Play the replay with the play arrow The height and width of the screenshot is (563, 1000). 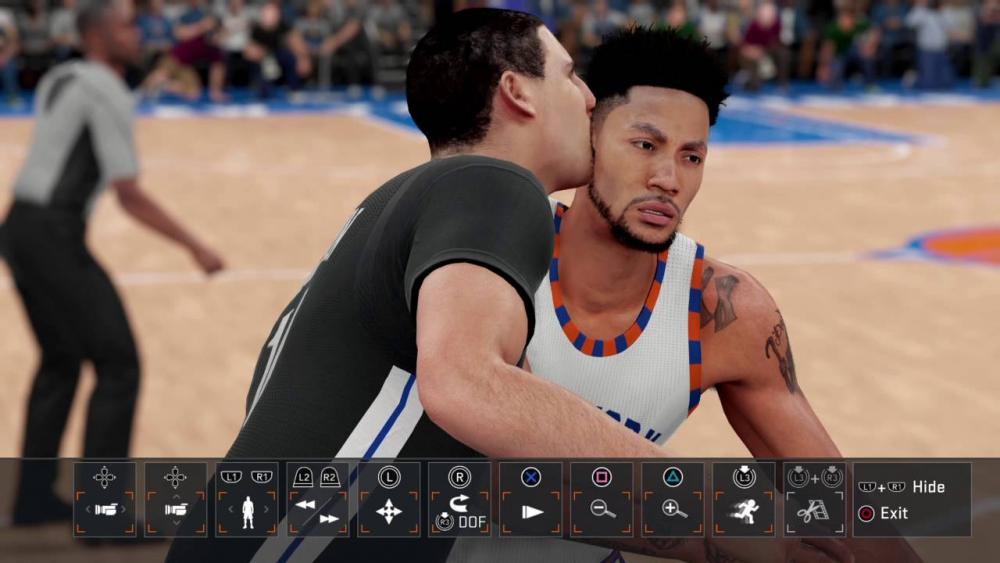(531, 499)
